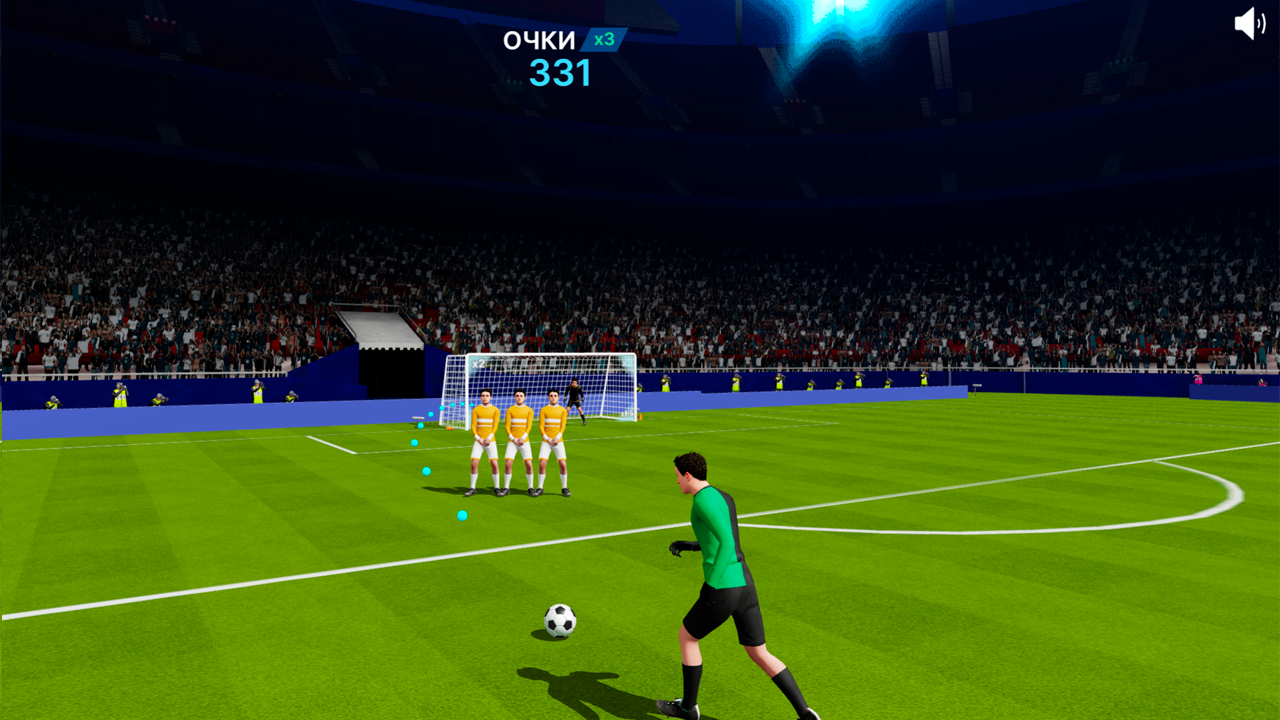Click the x1.5 multiplier on right goalpost
The width and height of the screenshot is (1280, 720).
point(626,414)
